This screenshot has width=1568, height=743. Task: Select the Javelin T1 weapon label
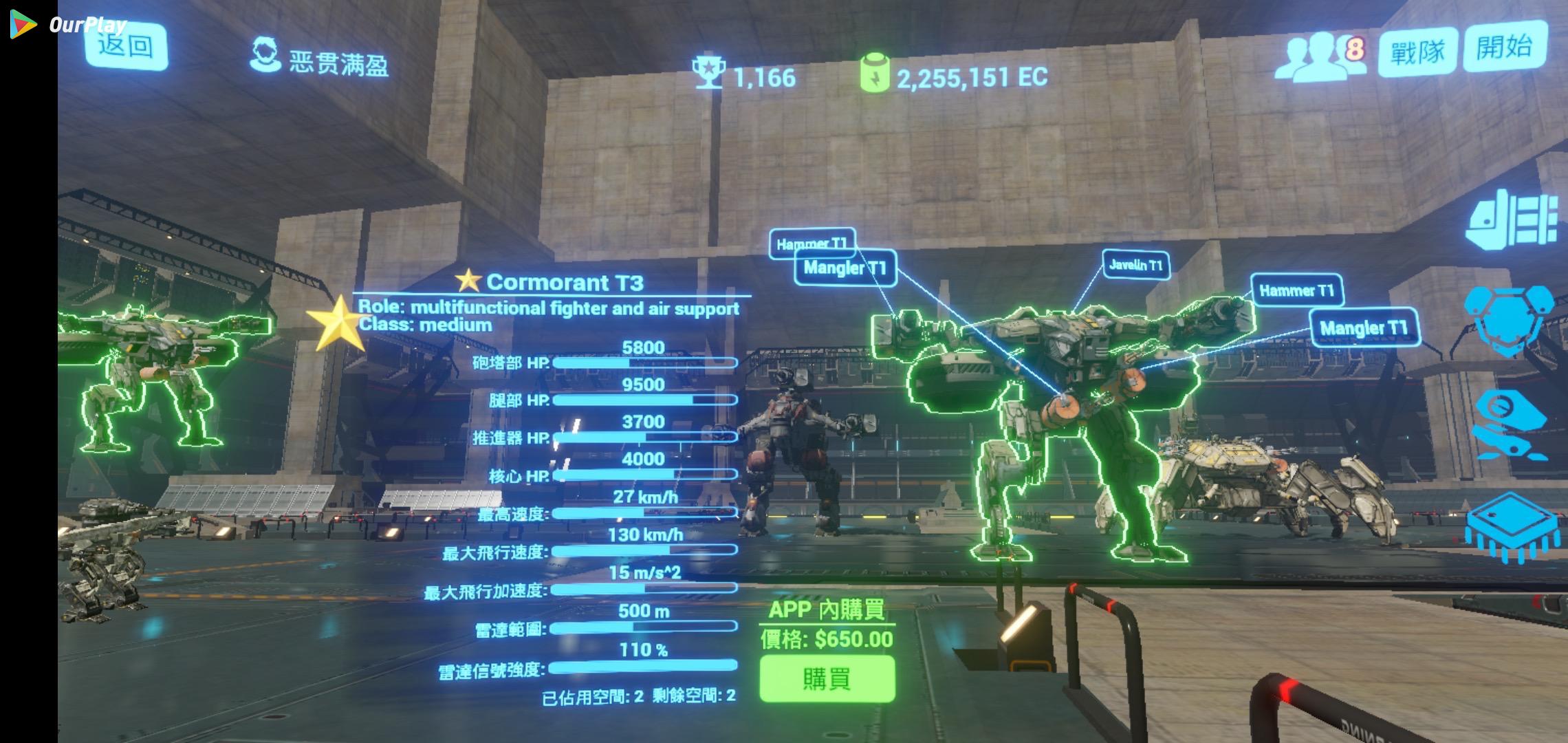[x=1135, y=265]
